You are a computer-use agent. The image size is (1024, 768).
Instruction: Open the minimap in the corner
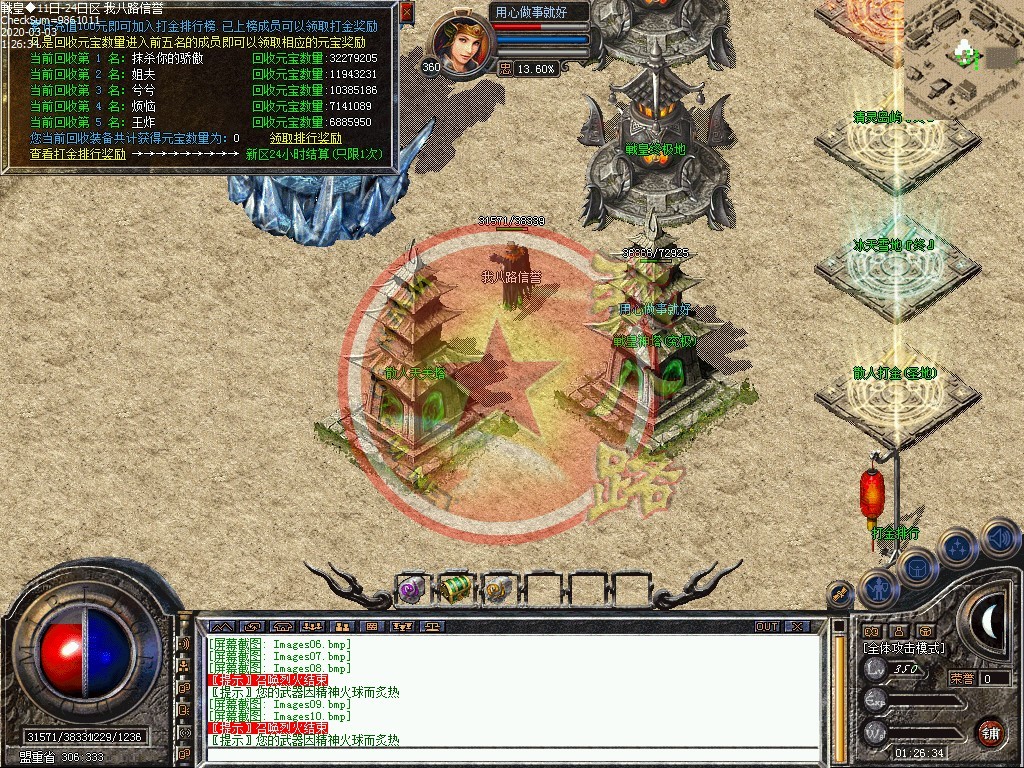point(963,58)
